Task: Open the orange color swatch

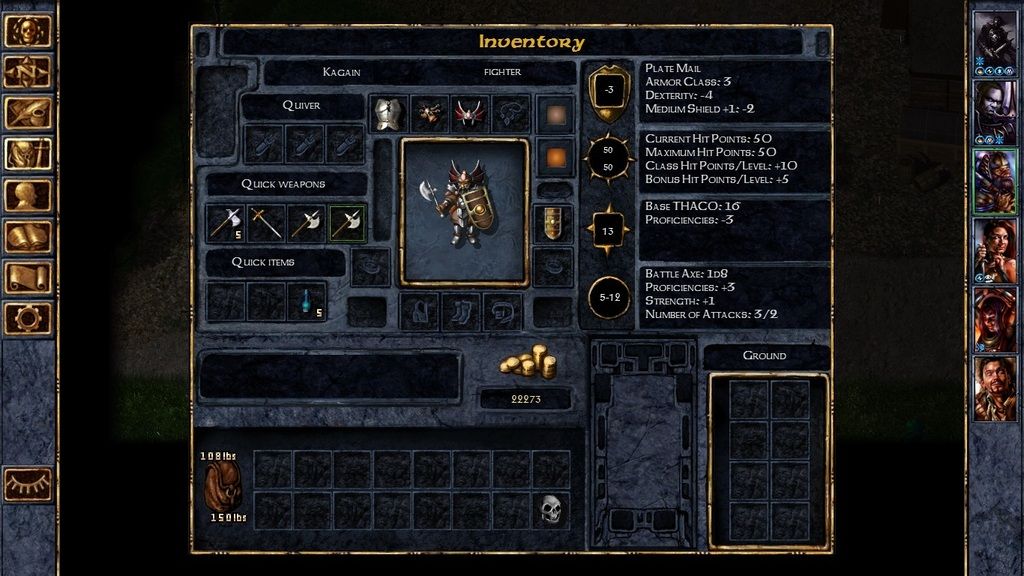Action: 554,157
